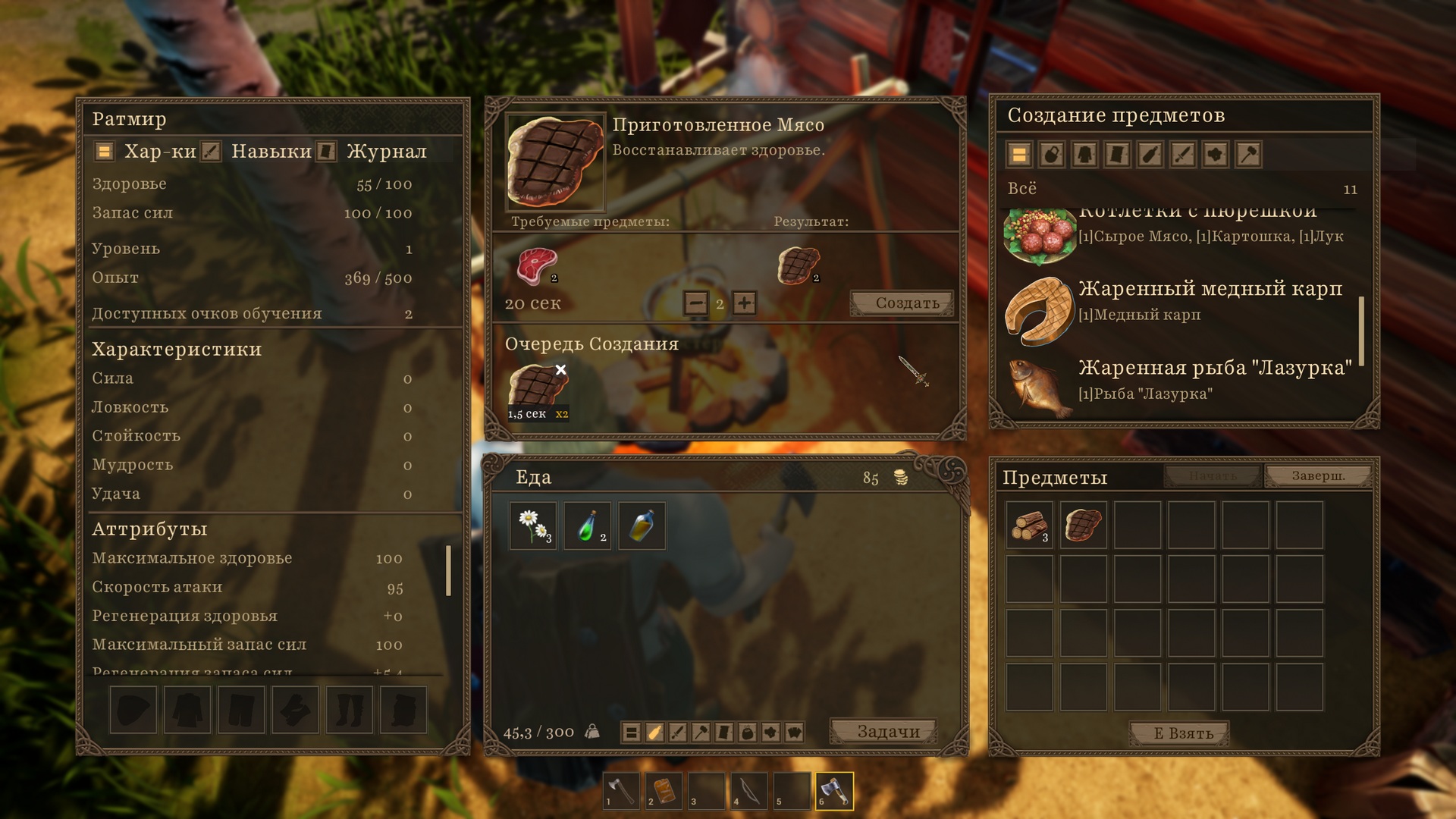
Task: Decrease craft quantity with minus button
Action: [695, 303]
